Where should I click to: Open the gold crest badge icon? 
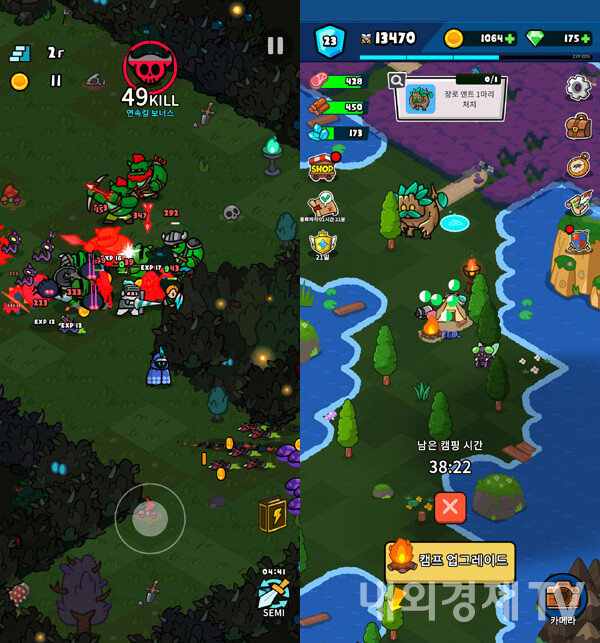click(322, 243)
